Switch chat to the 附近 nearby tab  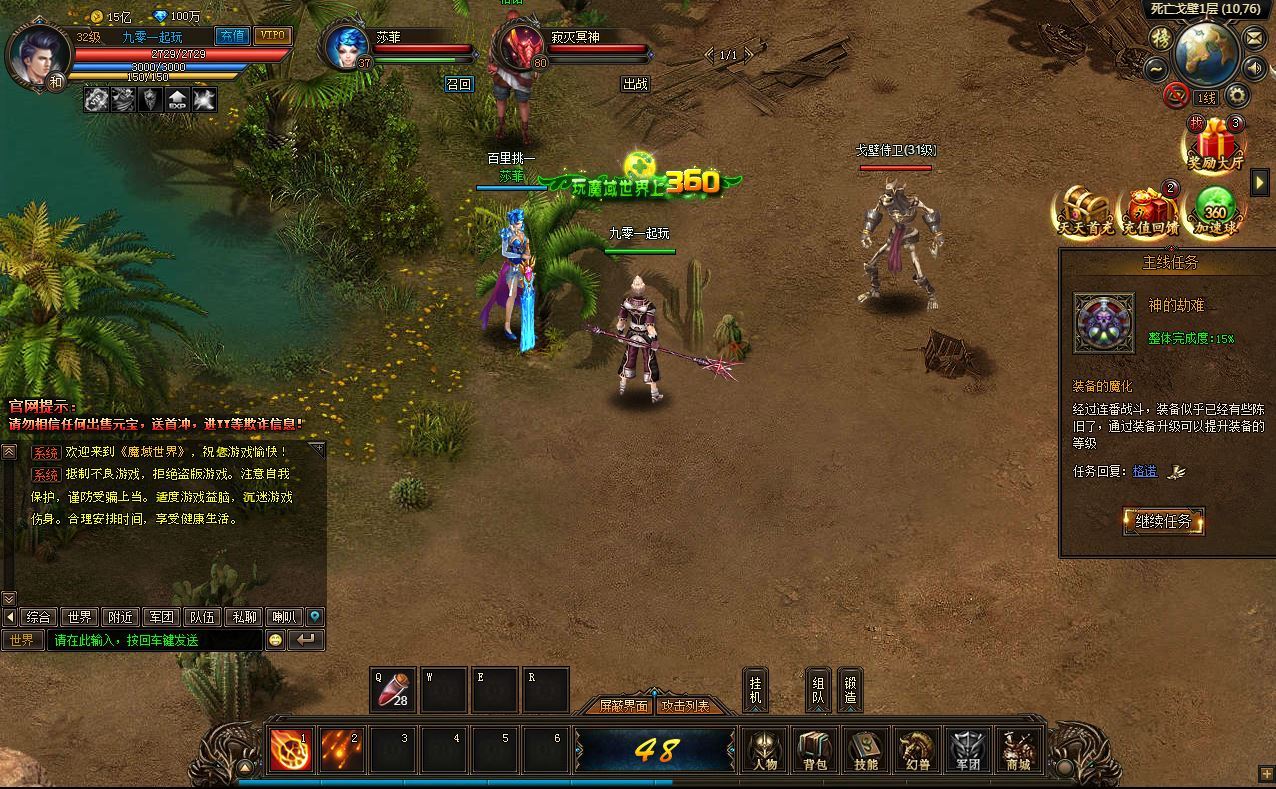coord(120,617)
